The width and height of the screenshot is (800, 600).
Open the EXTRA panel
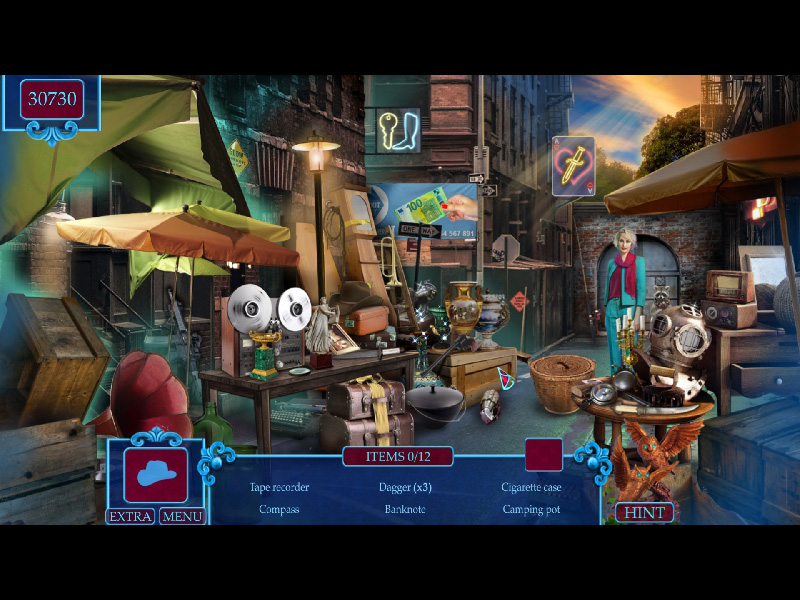[131, 516]
